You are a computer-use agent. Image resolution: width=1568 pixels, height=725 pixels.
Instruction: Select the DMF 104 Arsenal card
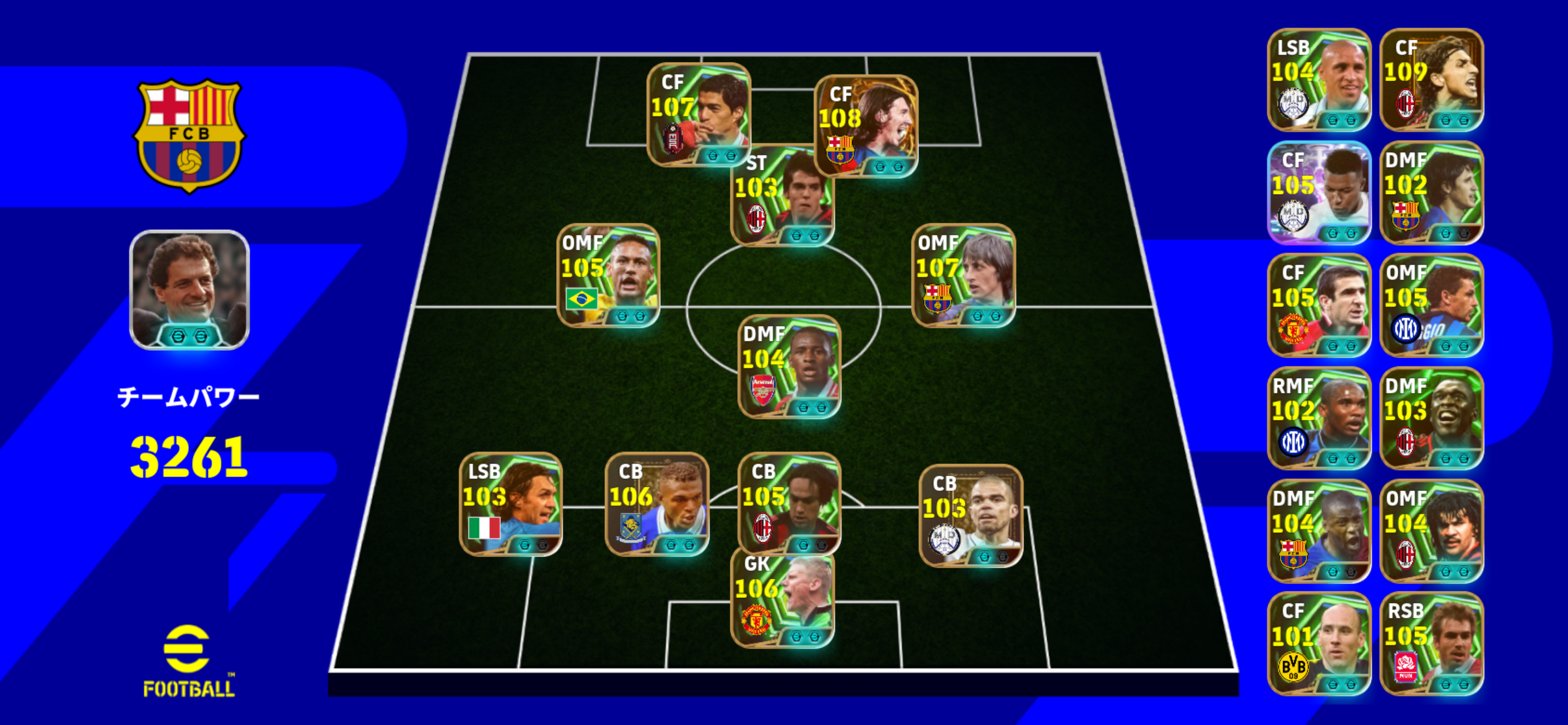coord(789,367)
